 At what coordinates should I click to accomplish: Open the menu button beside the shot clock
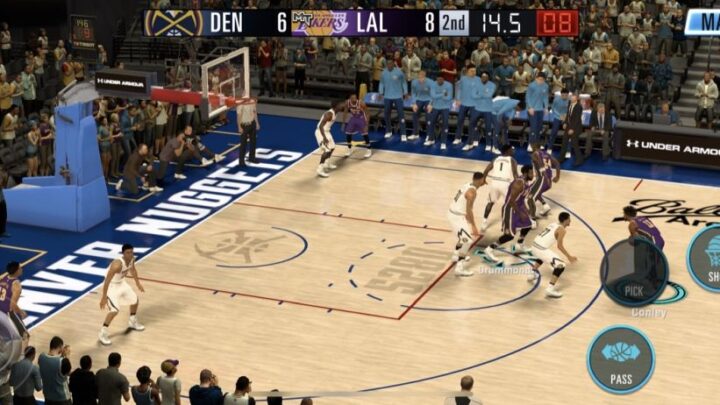702,22
